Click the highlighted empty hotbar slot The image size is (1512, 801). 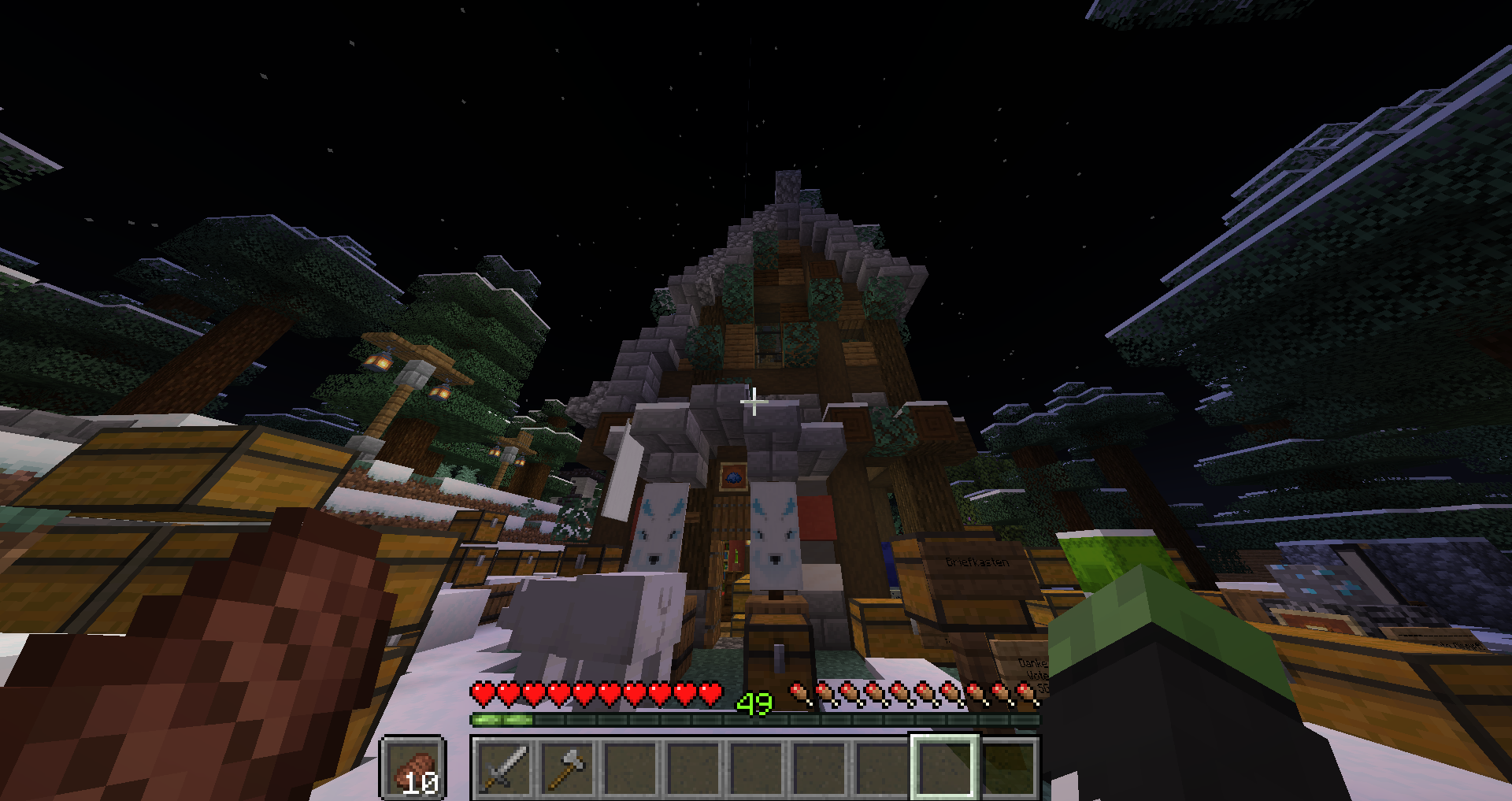(x=944, y=768)
